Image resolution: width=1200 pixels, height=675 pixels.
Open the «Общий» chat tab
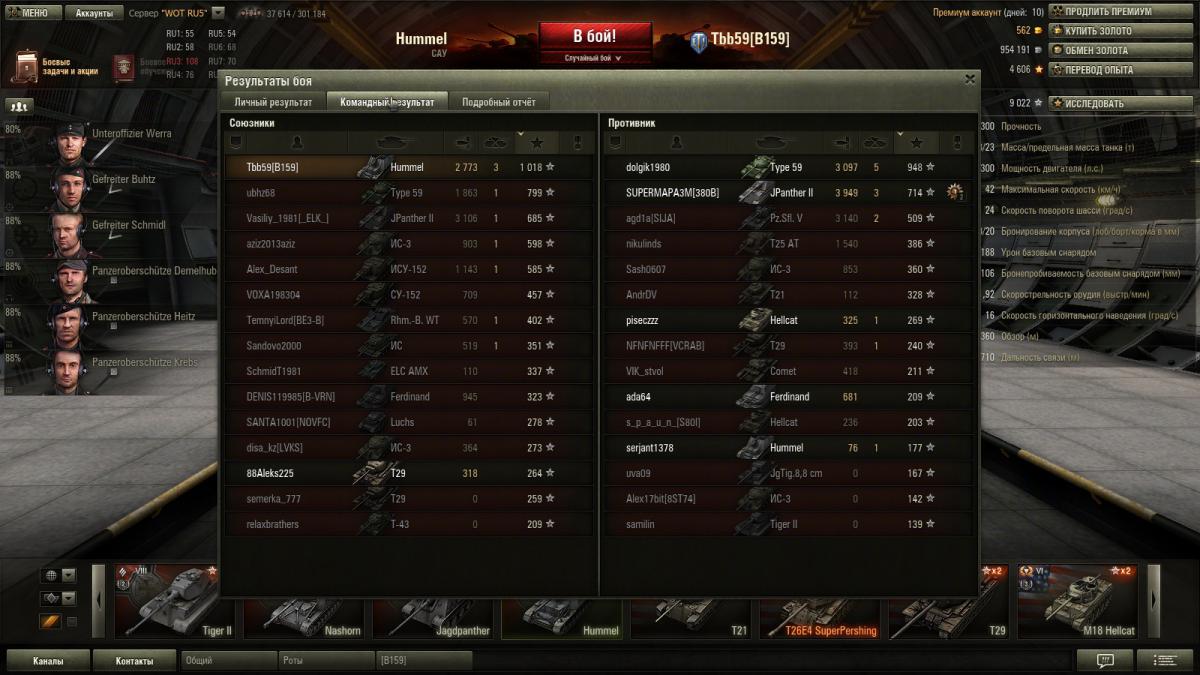(228, 661)
